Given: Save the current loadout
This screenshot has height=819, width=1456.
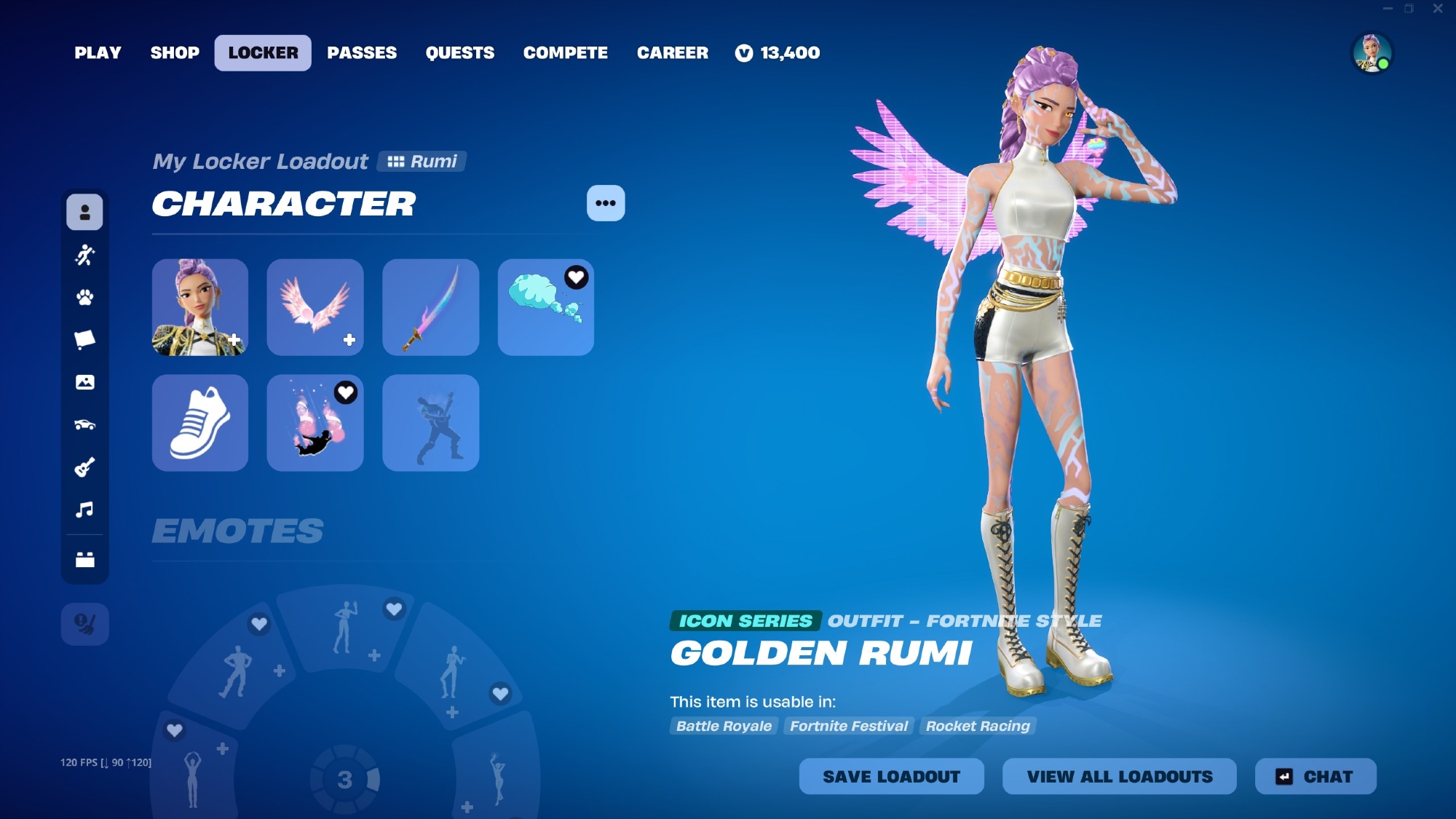Looking at the screenshot, I should pyautogui.click(x=891, y=777).
